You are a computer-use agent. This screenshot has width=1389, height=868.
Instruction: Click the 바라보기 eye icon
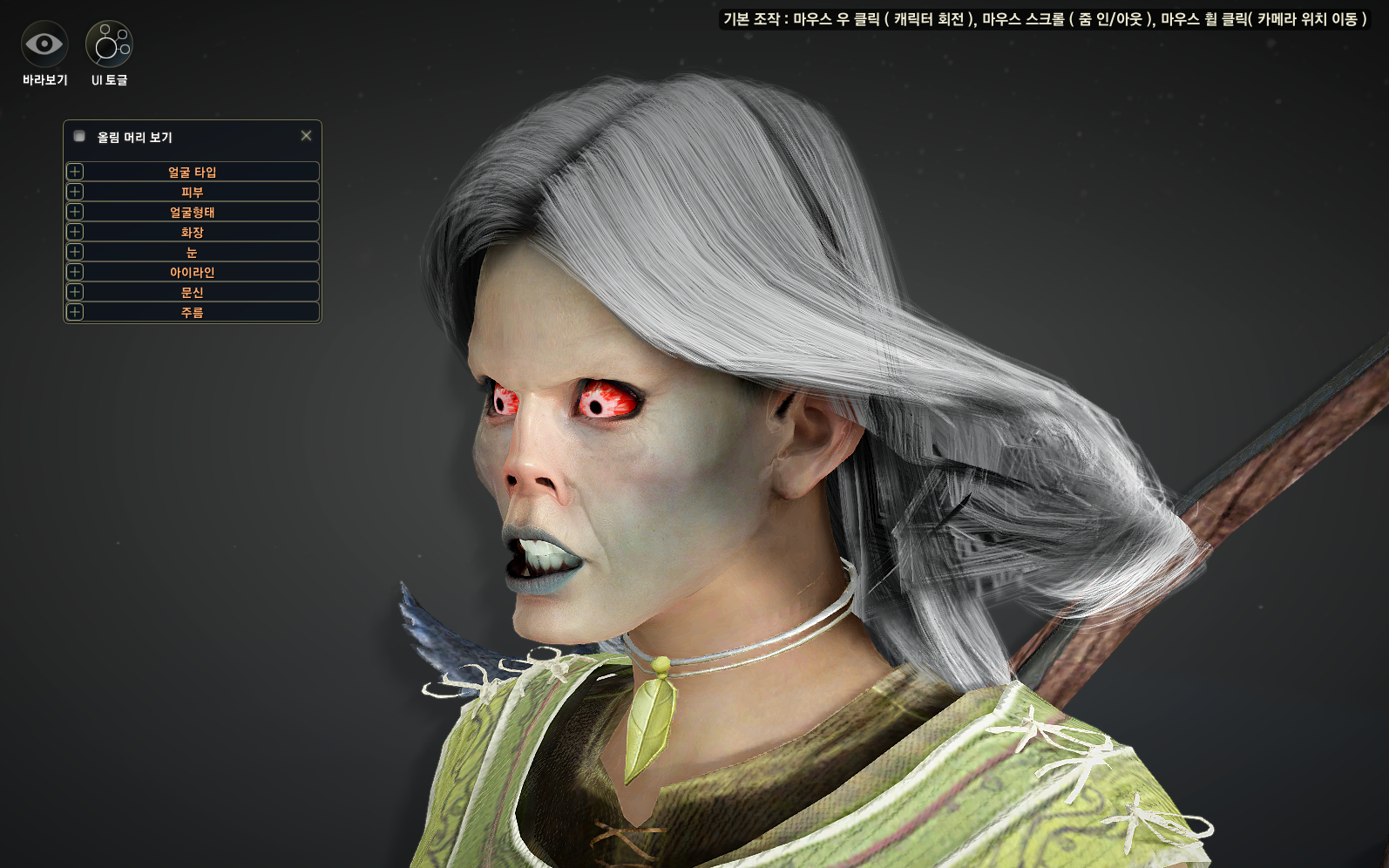[x=44, y=44]
